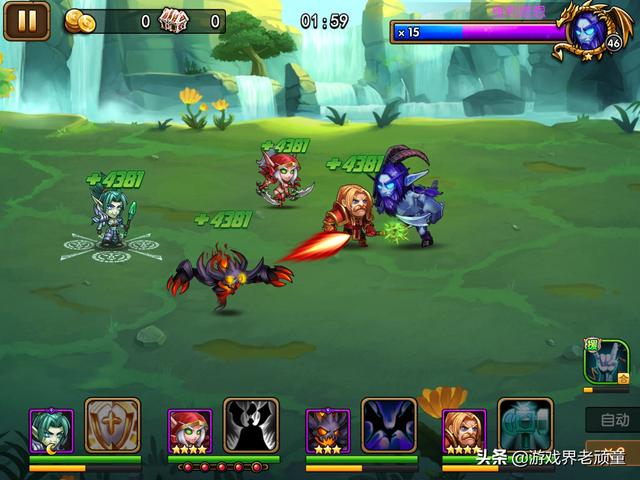Trigger the dark silhouette skill
The image size is (640, 480).
coord(250,426)
